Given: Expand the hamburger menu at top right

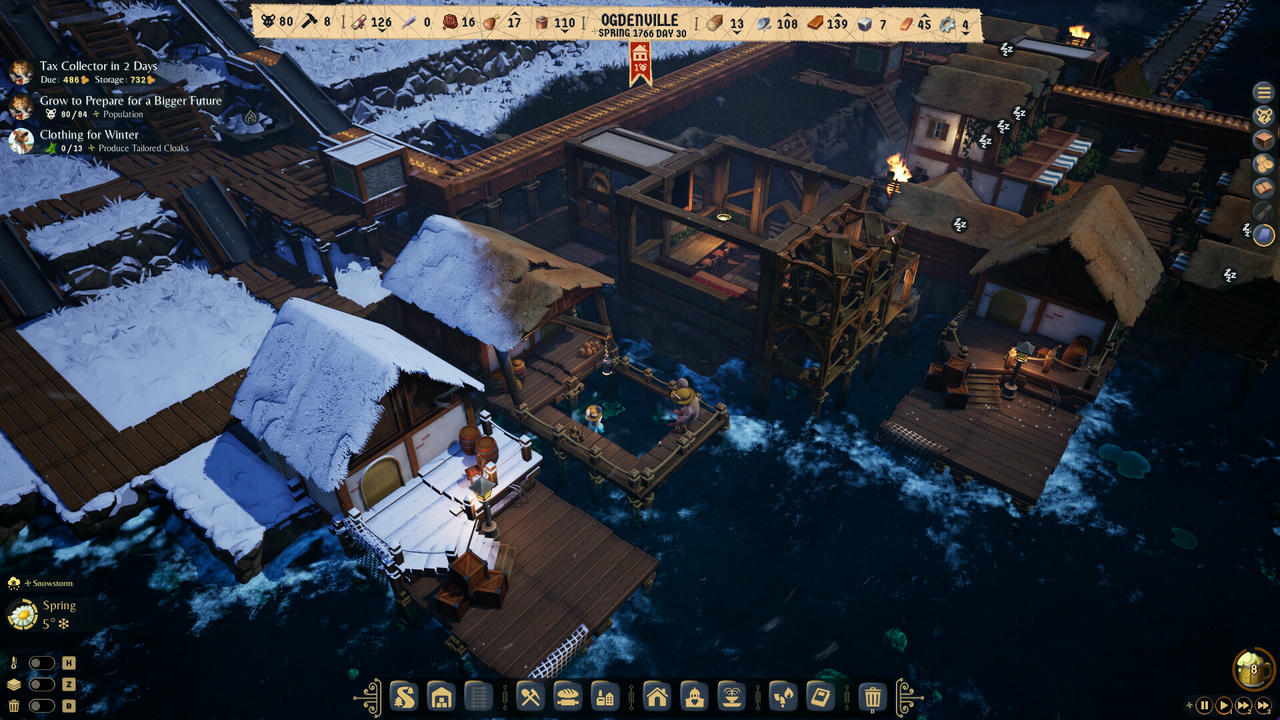Looking at the screenshot, I should [x=1263, y=93].
